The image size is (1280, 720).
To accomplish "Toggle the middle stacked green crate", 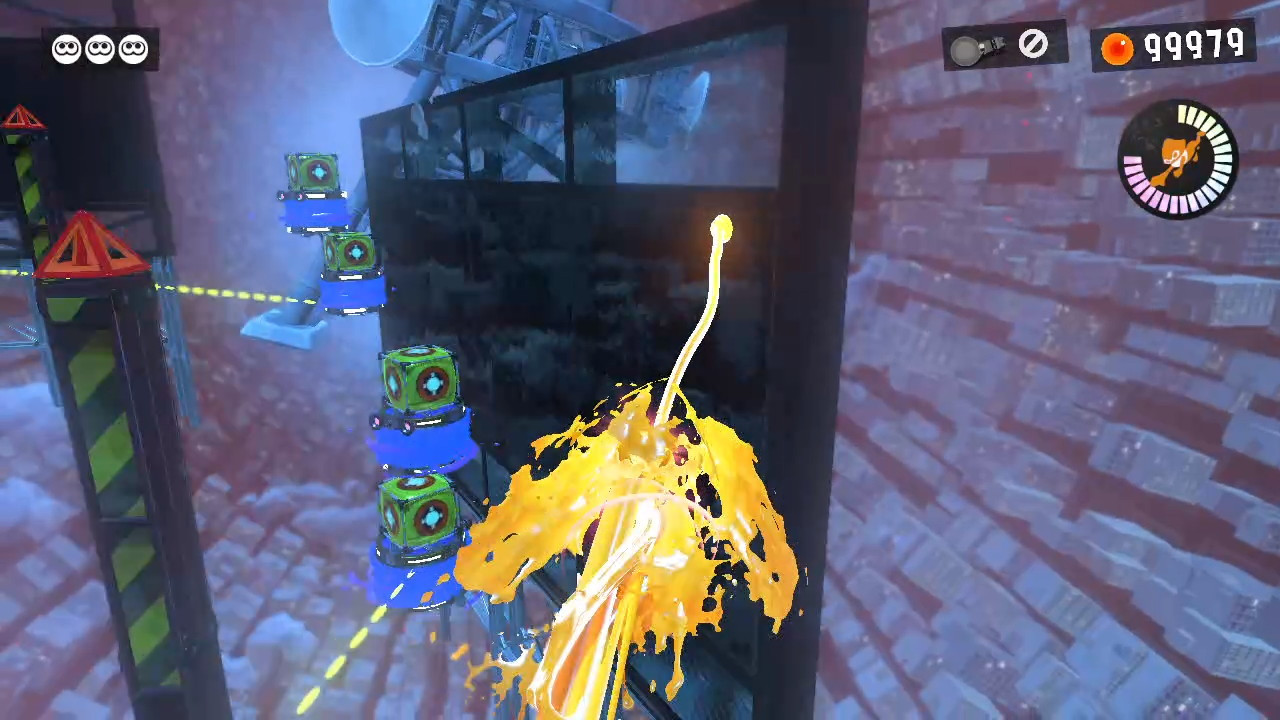I will (x=418, y=378).
